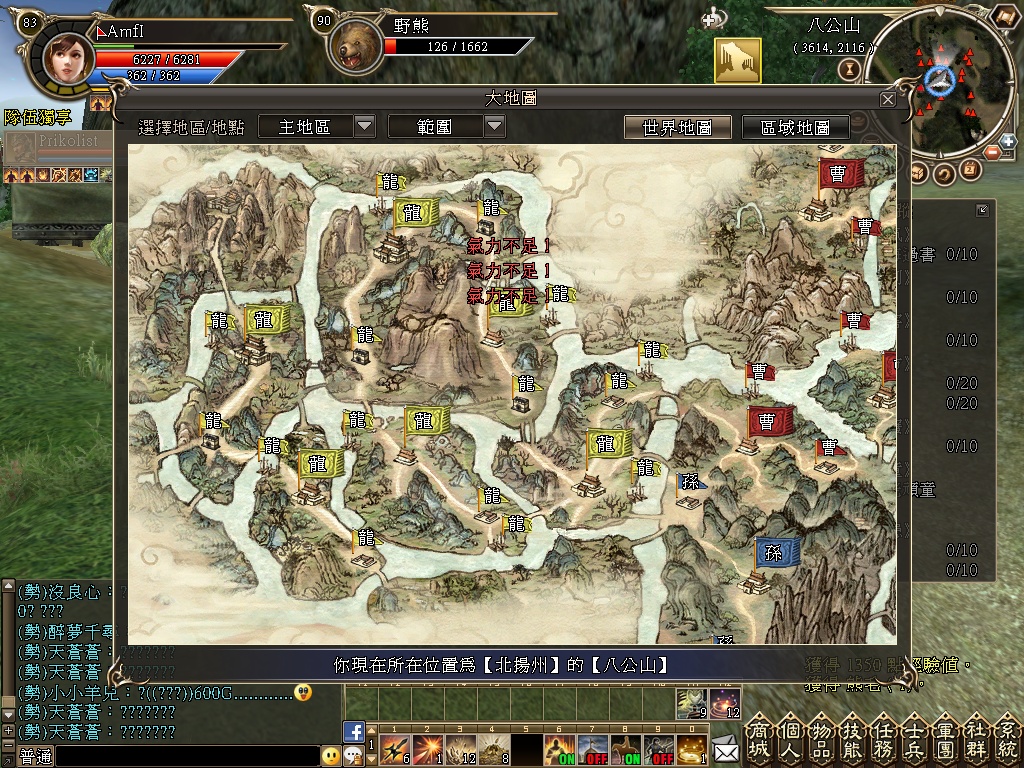Zoom out the minimap with red minus button

[x=991, y=152]
